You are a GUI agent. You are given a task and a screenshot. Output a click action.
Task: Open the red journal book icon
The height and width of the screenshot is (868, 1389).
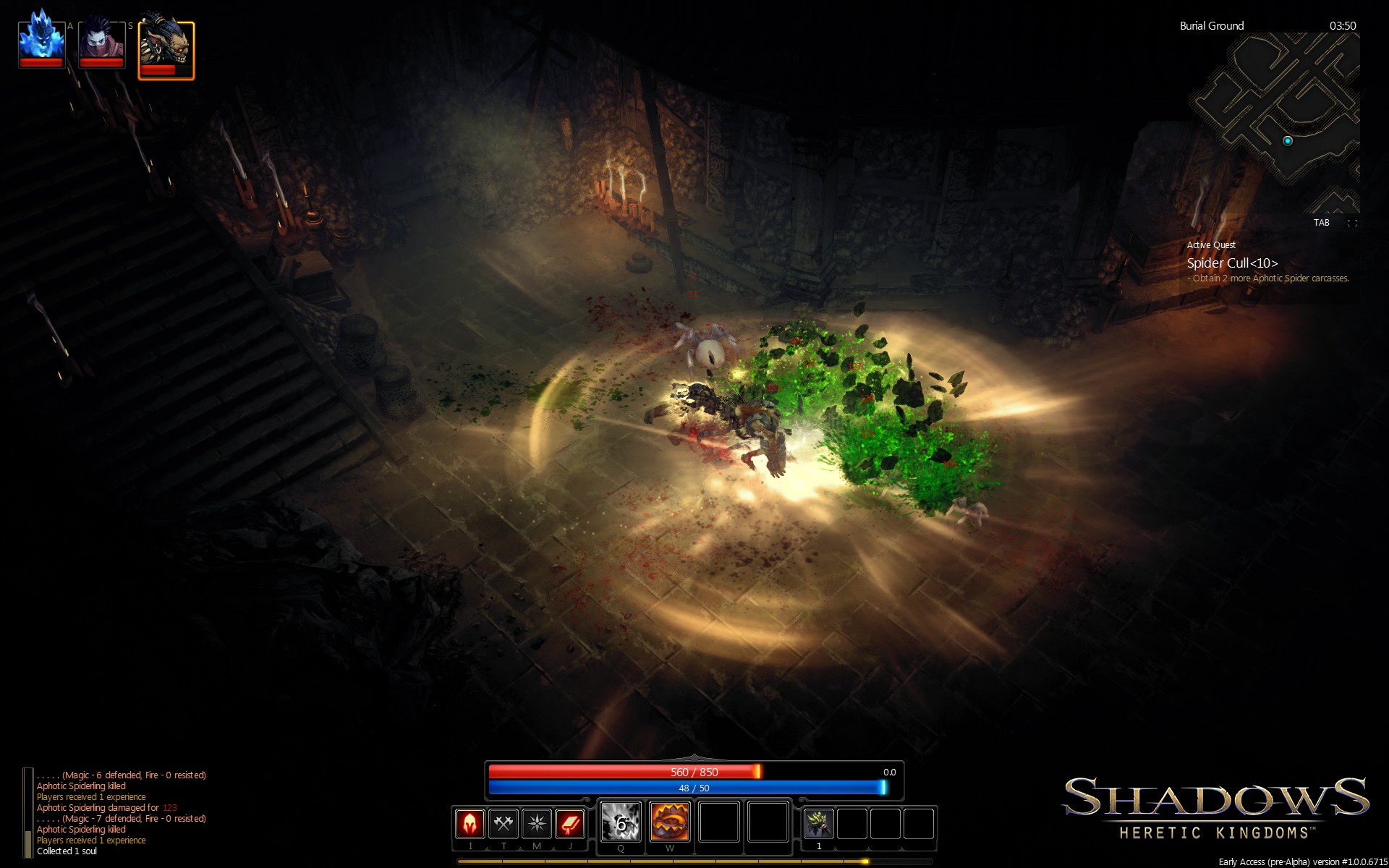coord(569,822)
